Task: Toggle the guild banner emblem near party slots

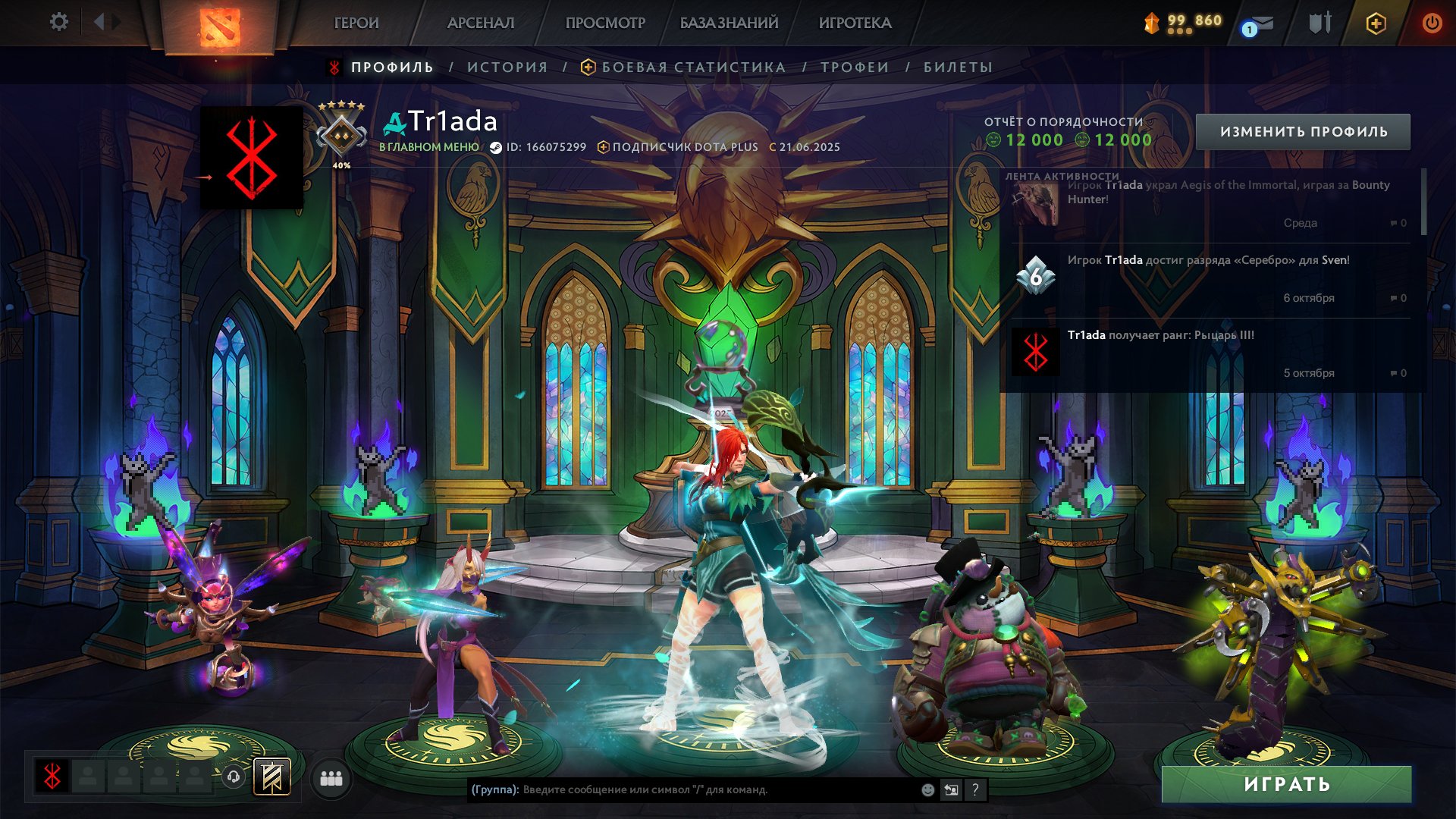Action: tap(271, 777)
